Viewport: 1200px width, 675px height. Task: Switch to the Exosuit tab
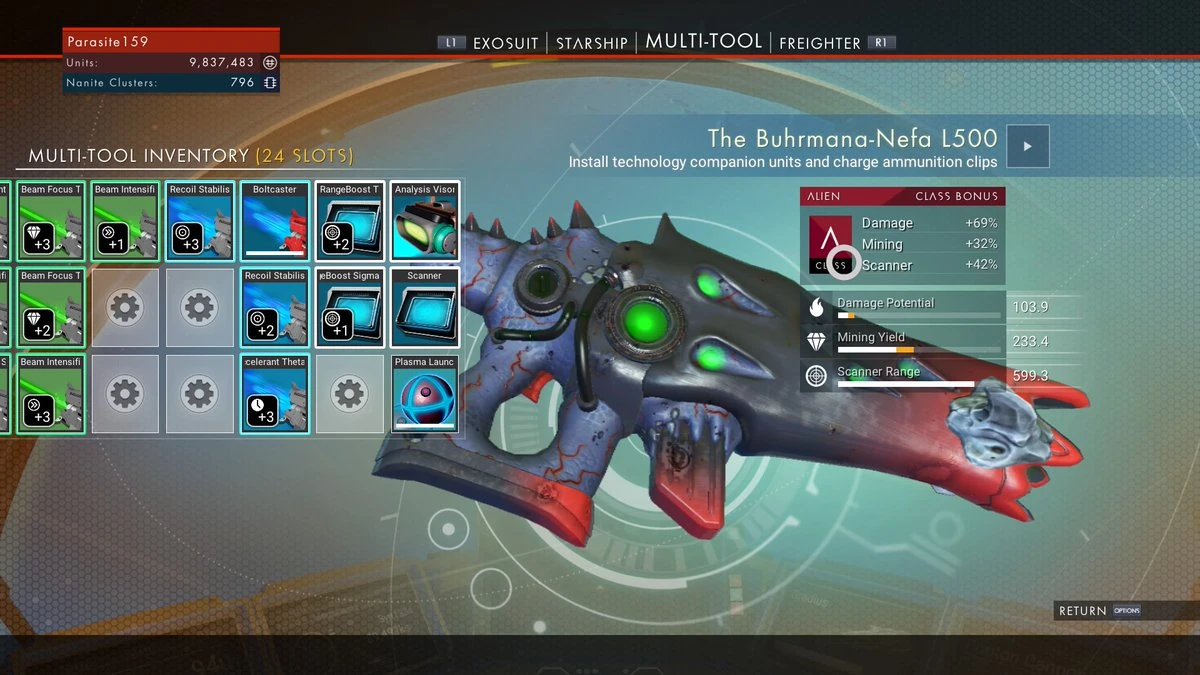(505, 43)
